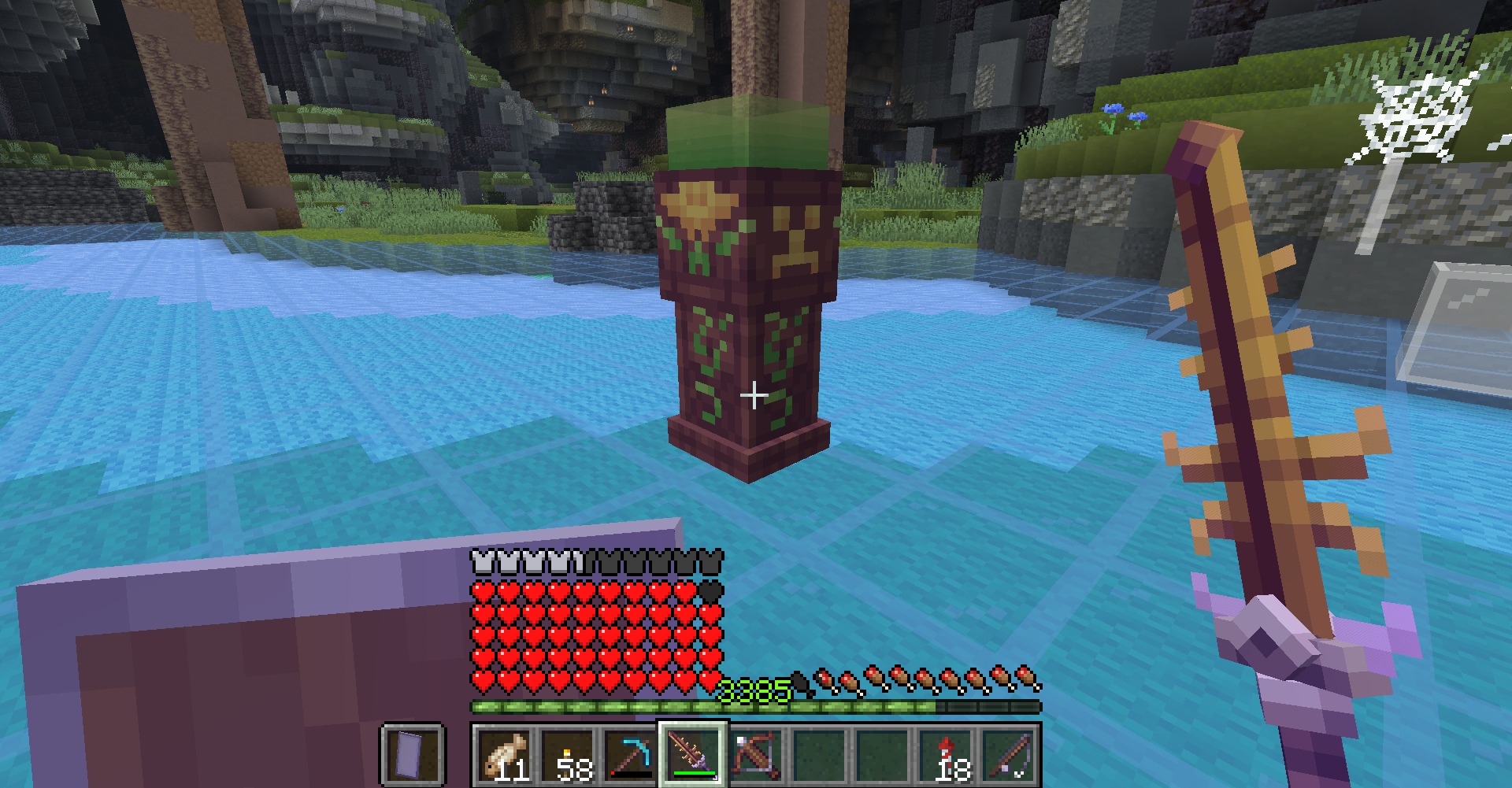This screenshot has width=1512, height=788.
Task: Switch to the diamond pickaxe slot
Action: [x=630, y=755]
